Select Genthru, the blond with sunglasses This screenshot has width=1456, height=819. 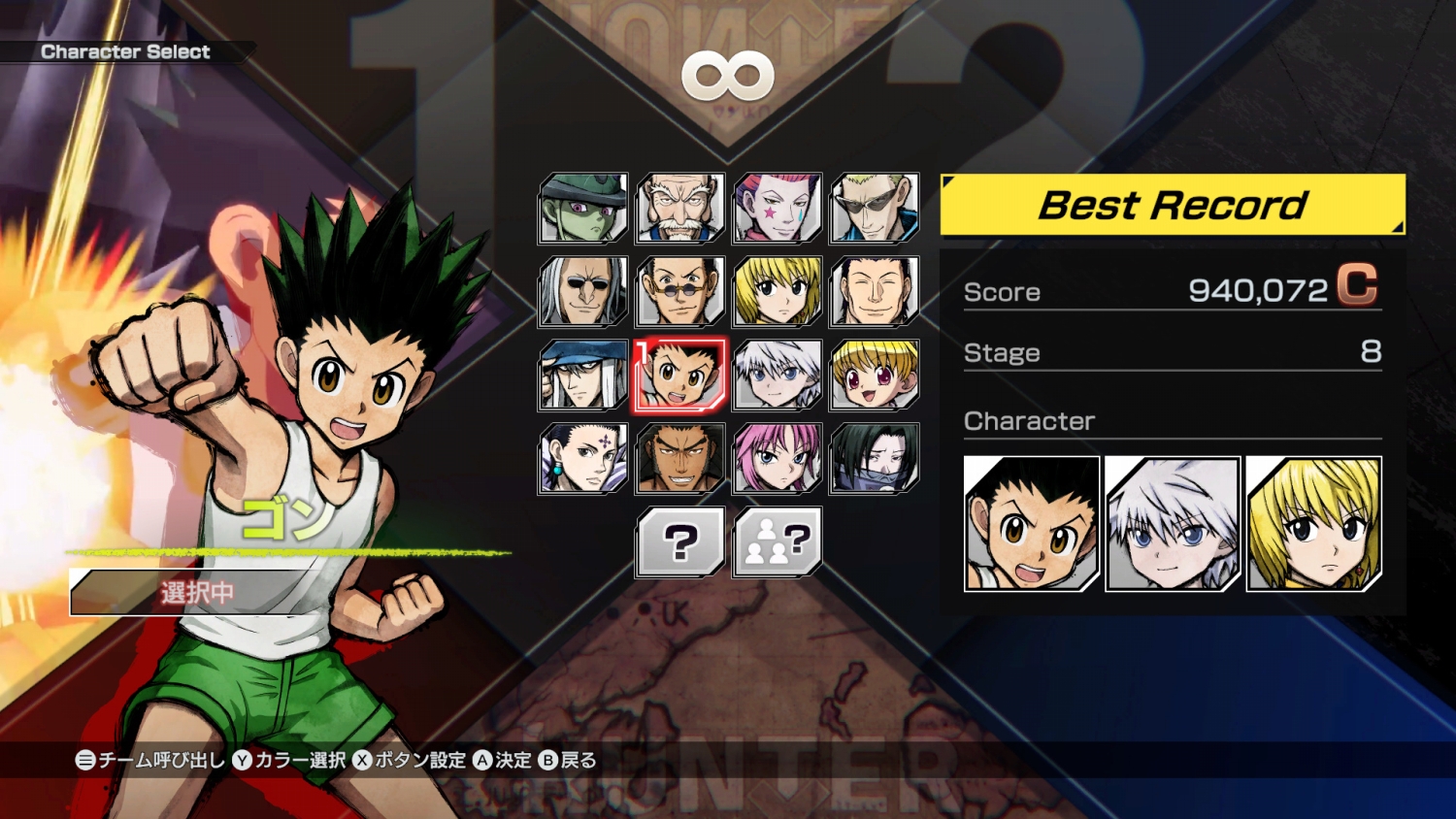pos(875,208)
